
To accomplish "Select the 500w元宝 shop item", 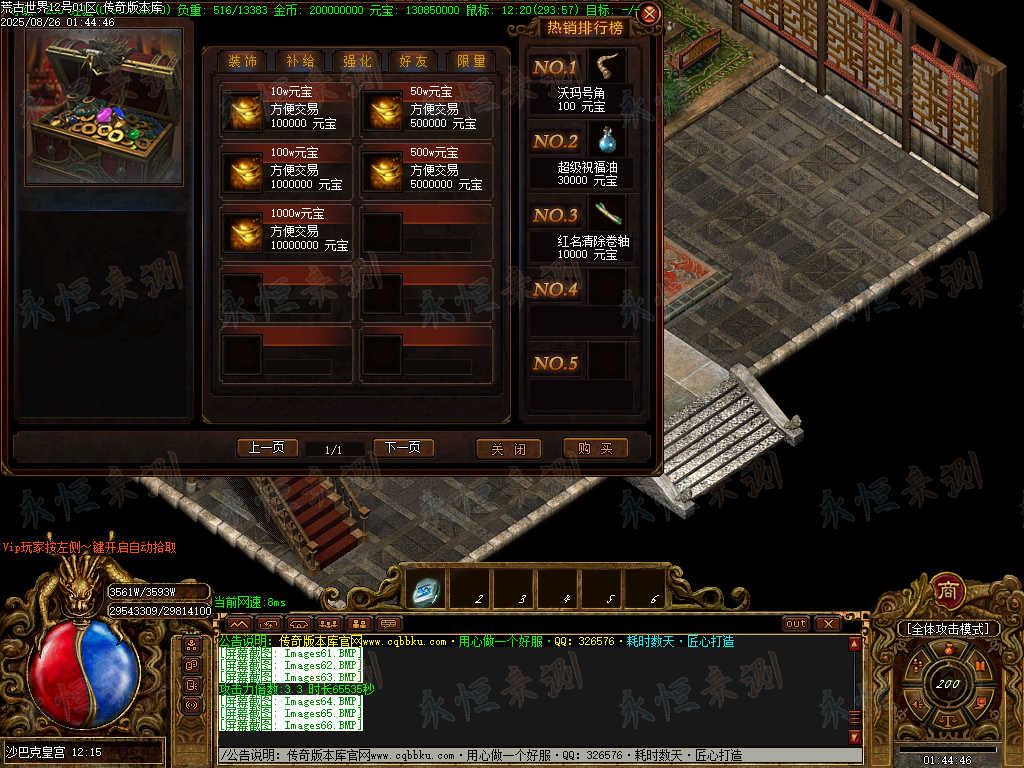I will (x=426, y=170).
